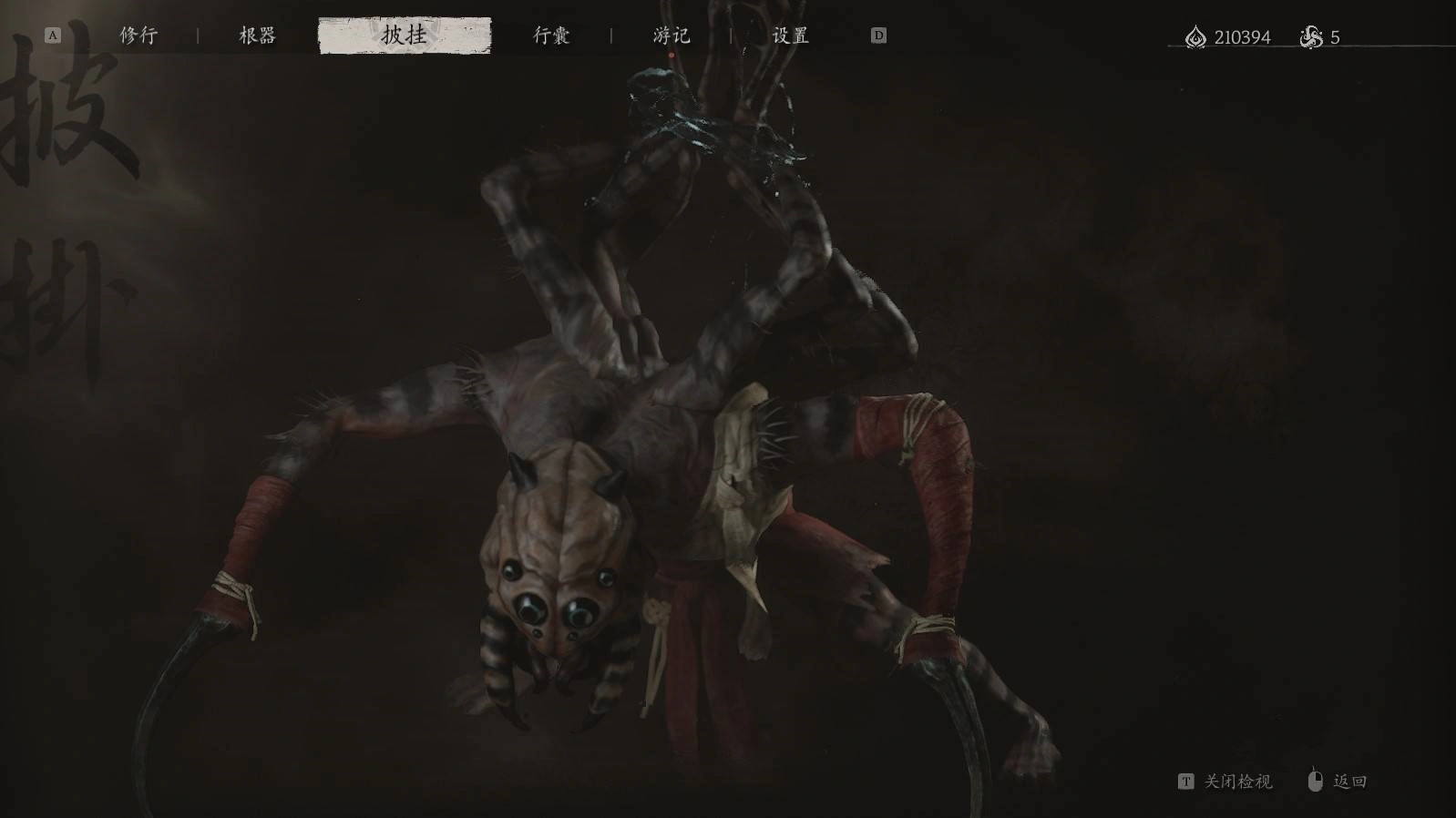The height and width of the screenshot is (818, 1456).
Task: Select the highlighted 披挂 tab
Action: click(x=405, y=36)
